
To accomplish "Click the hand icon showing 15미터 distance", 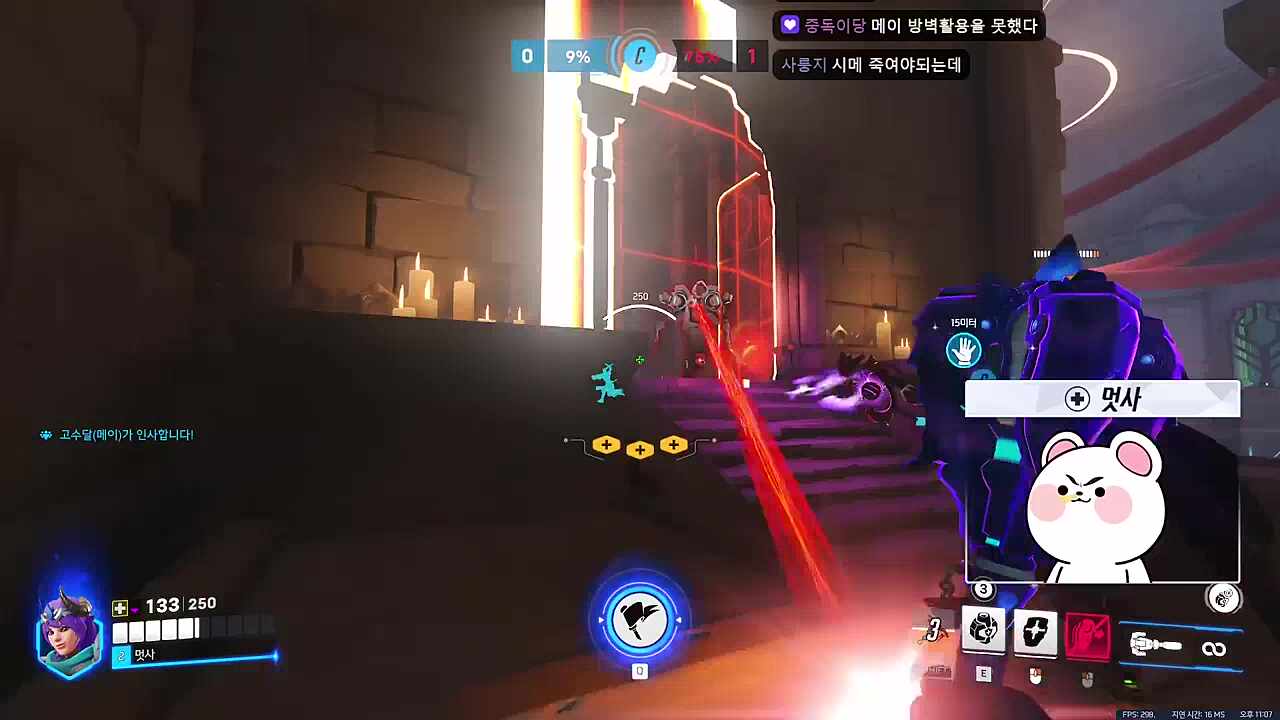I will click(964, 349).
